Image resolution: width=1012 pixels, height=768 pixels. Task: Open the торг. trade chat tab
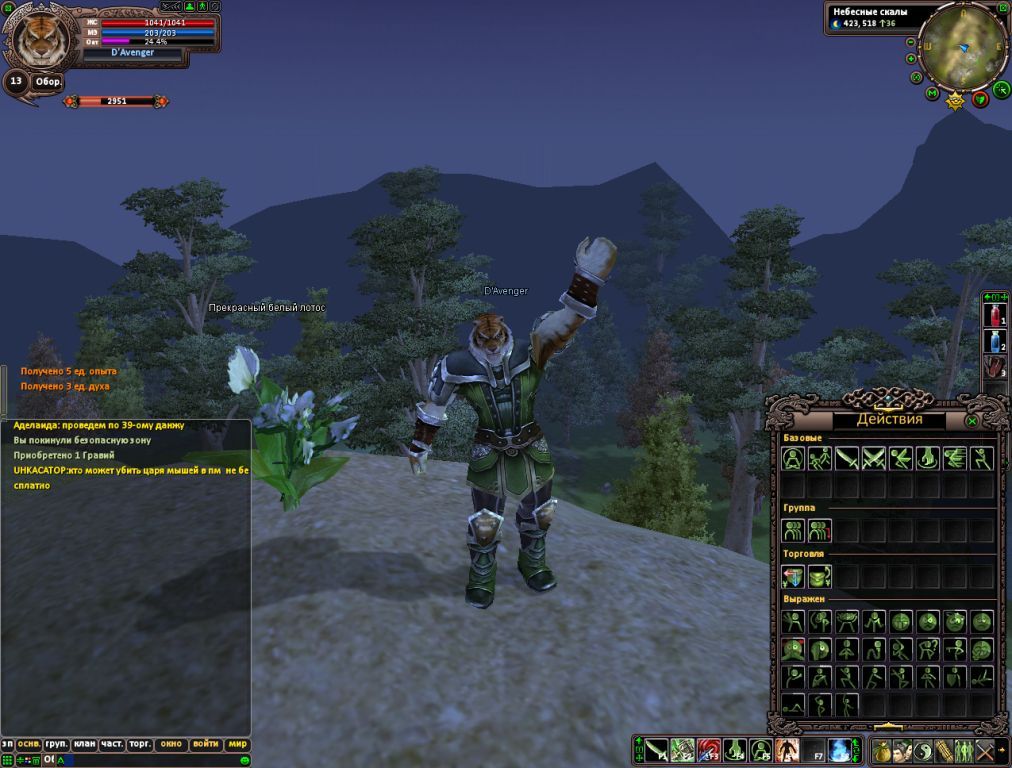click(x=140, y=744)
